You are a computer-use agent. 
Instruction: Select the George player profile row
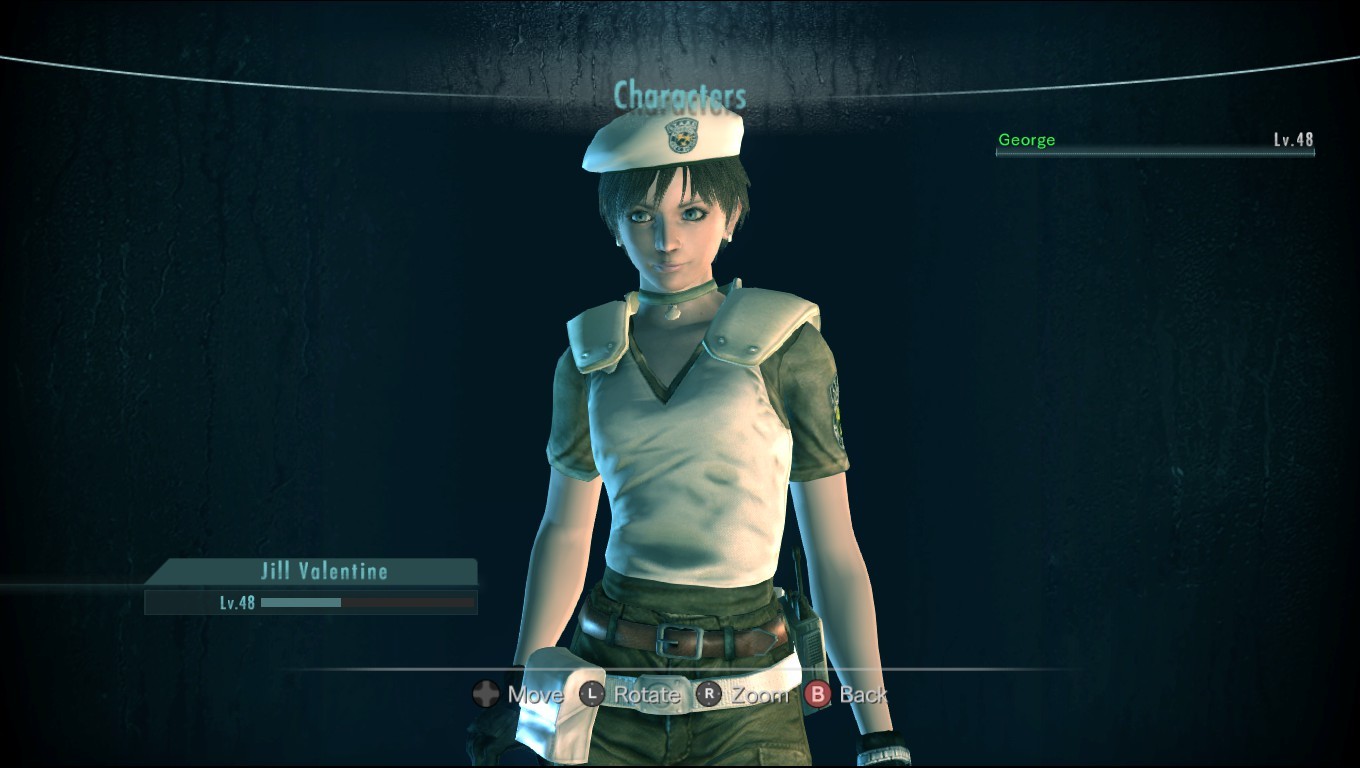tap(1154, 141)
